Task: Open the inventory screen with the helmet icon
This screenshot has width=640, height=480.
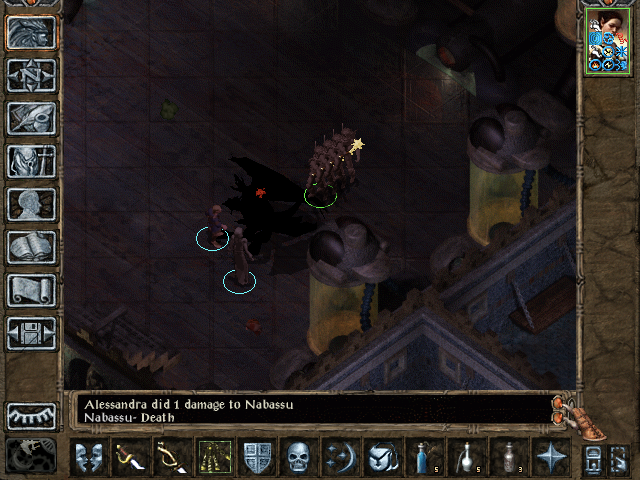Action: point(31,161)
